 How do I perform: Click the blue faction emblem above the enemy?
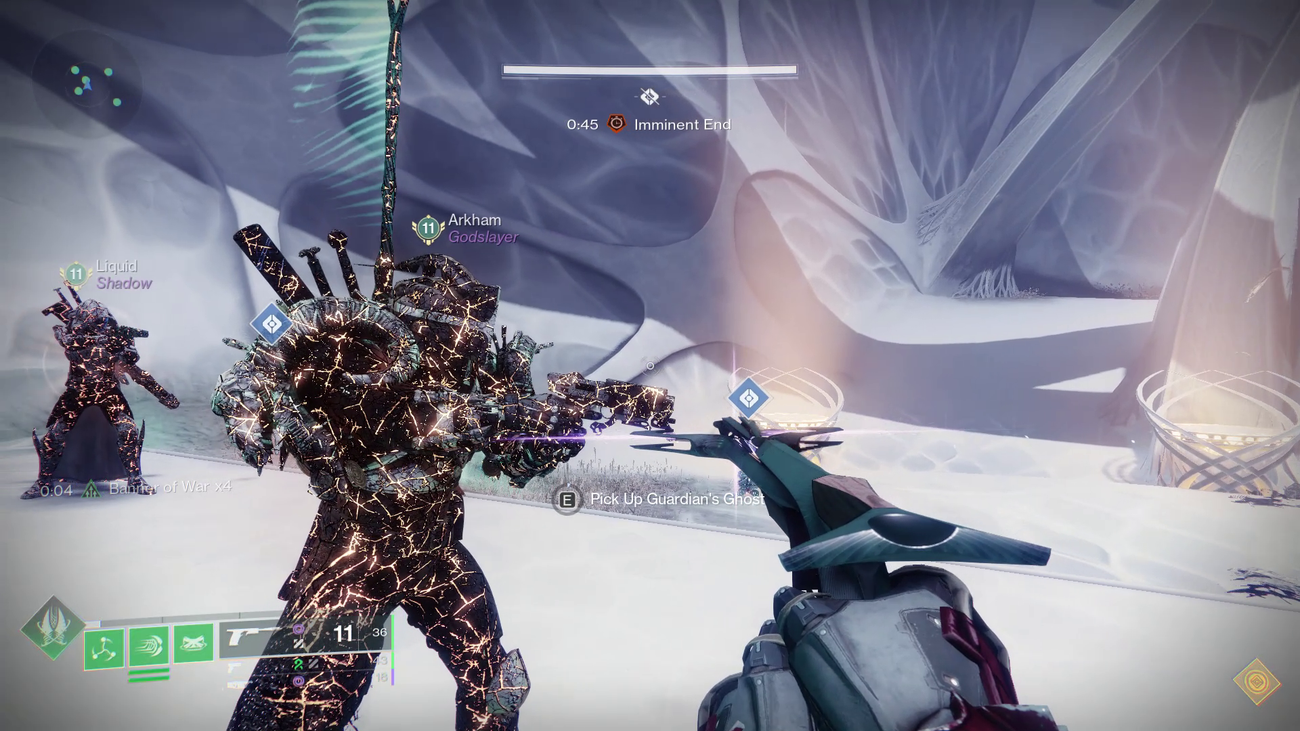tap(271, 323)
